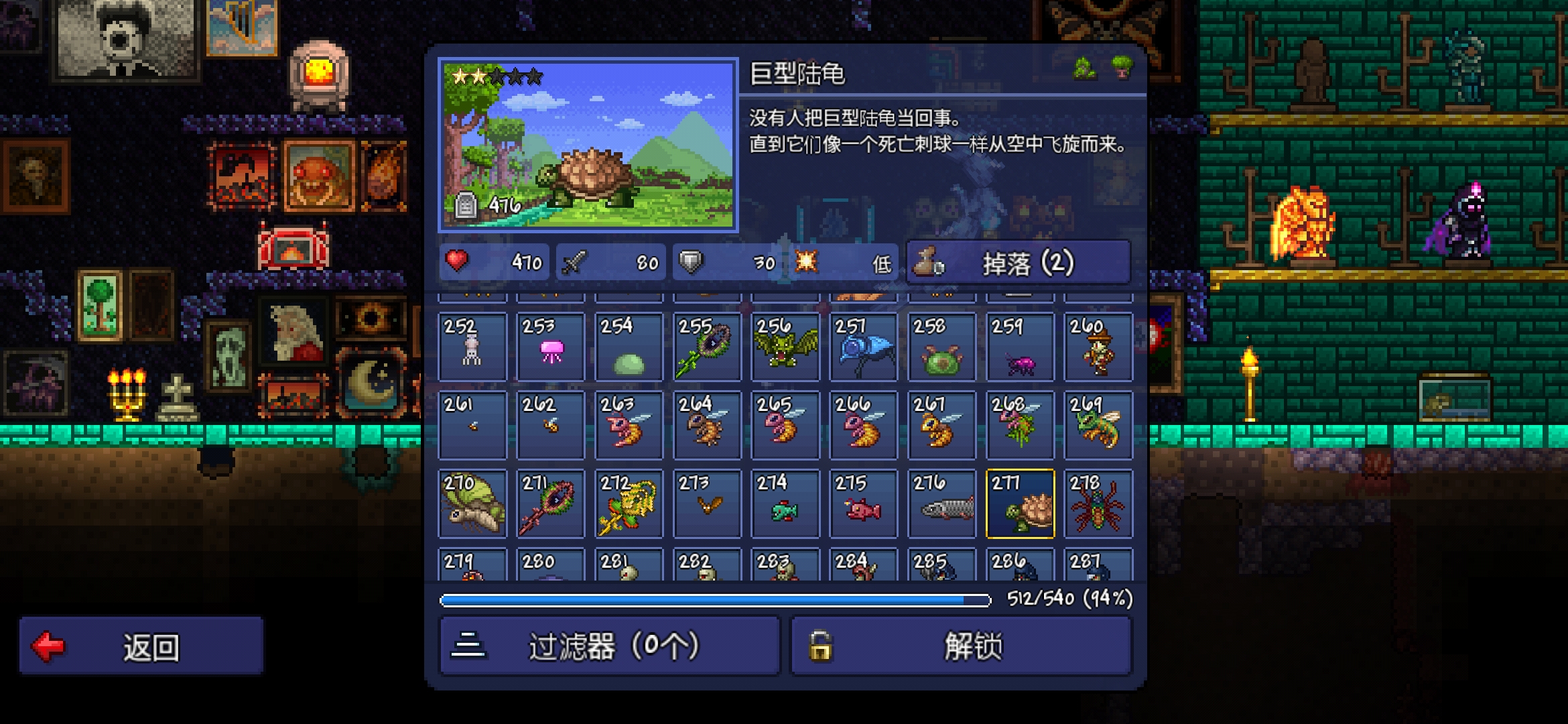This screenshot has height=724, width=1568.
Task: Select bestiary entry 277, the Giant Tortoise
Action: 1019,503
